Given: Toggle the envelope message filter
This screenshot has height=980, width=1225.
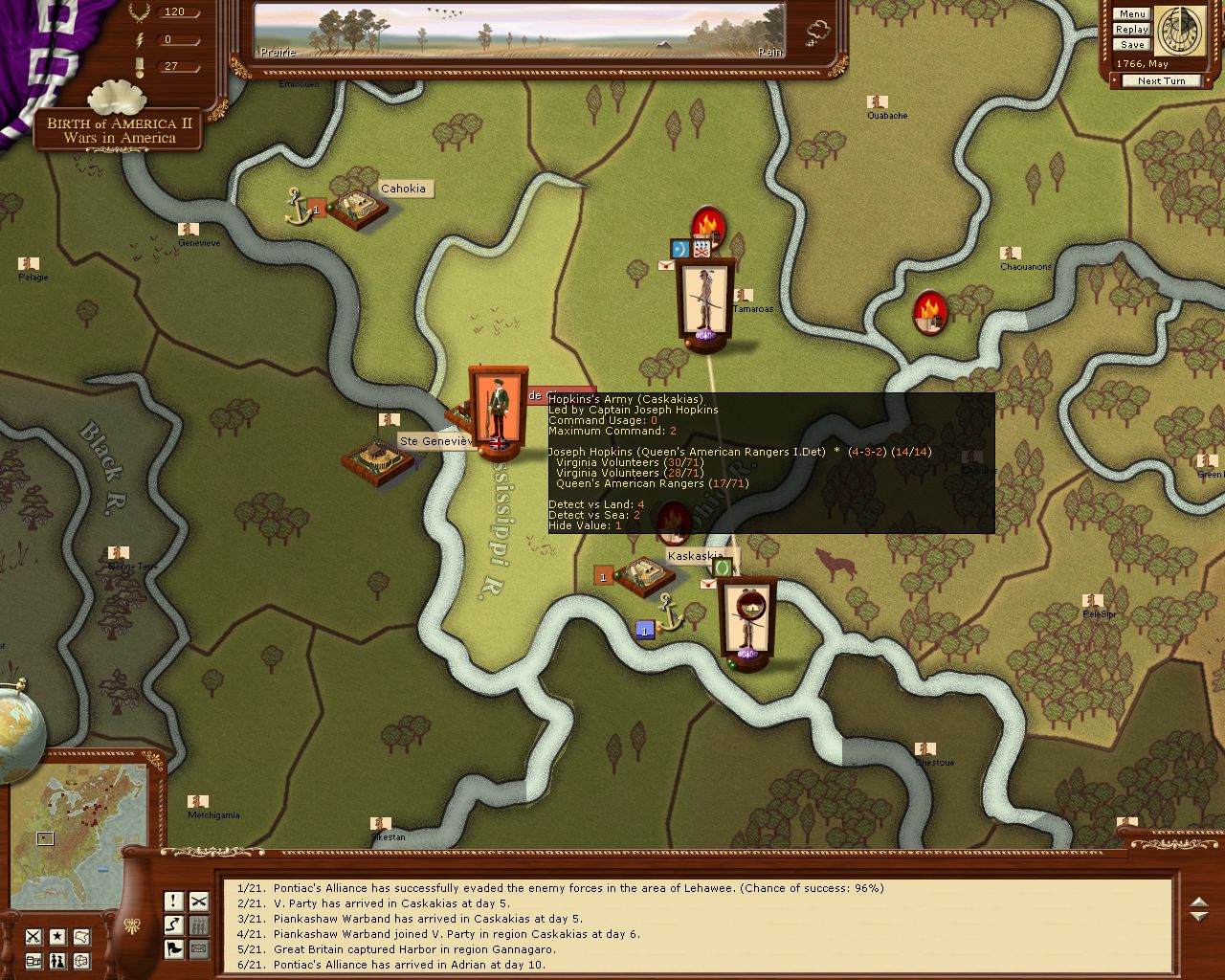Looking at the screenshot, I should (x=198, y=948).
